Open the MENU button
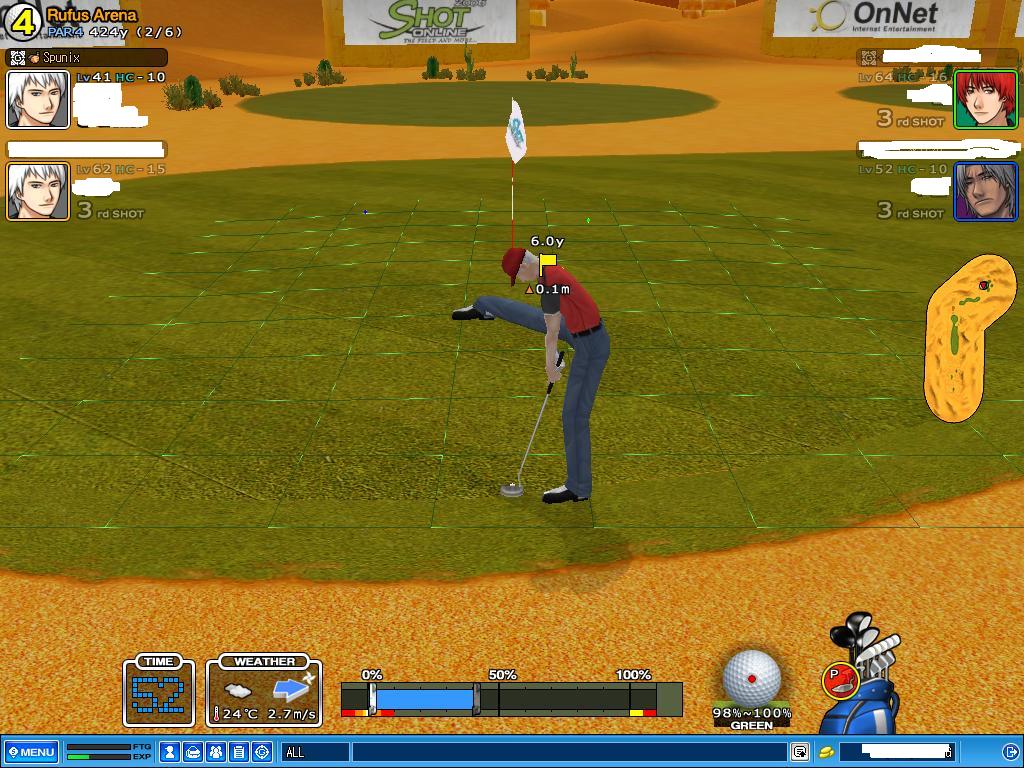The image size is (1024, 768). coord(32,752)
